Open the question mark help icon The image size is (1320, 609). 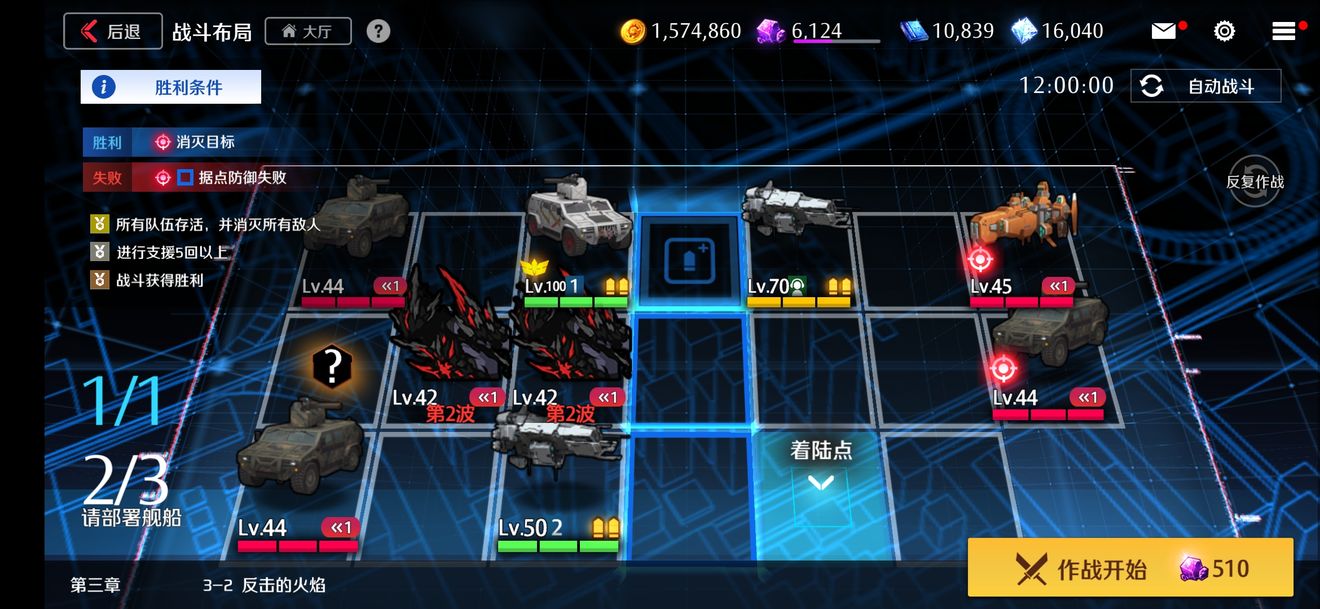(378, 31)
